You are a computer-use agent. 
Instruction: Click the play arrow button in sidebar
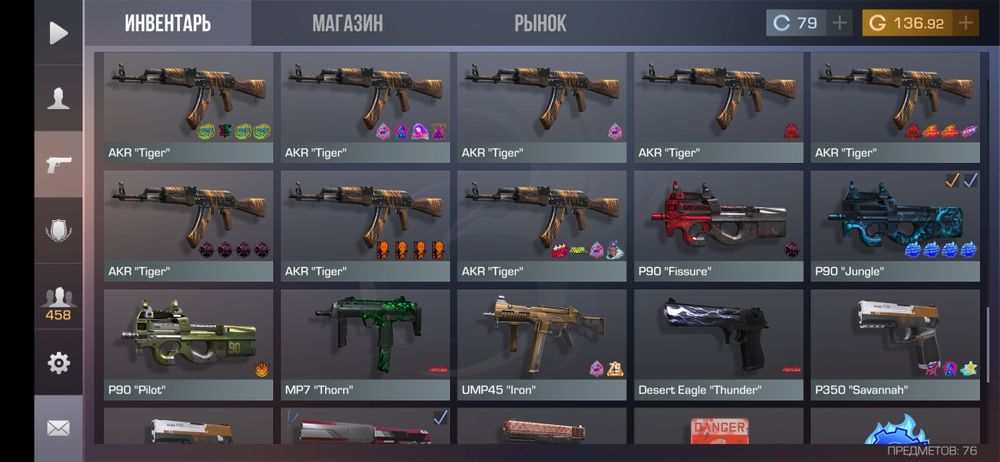[59, 33]
